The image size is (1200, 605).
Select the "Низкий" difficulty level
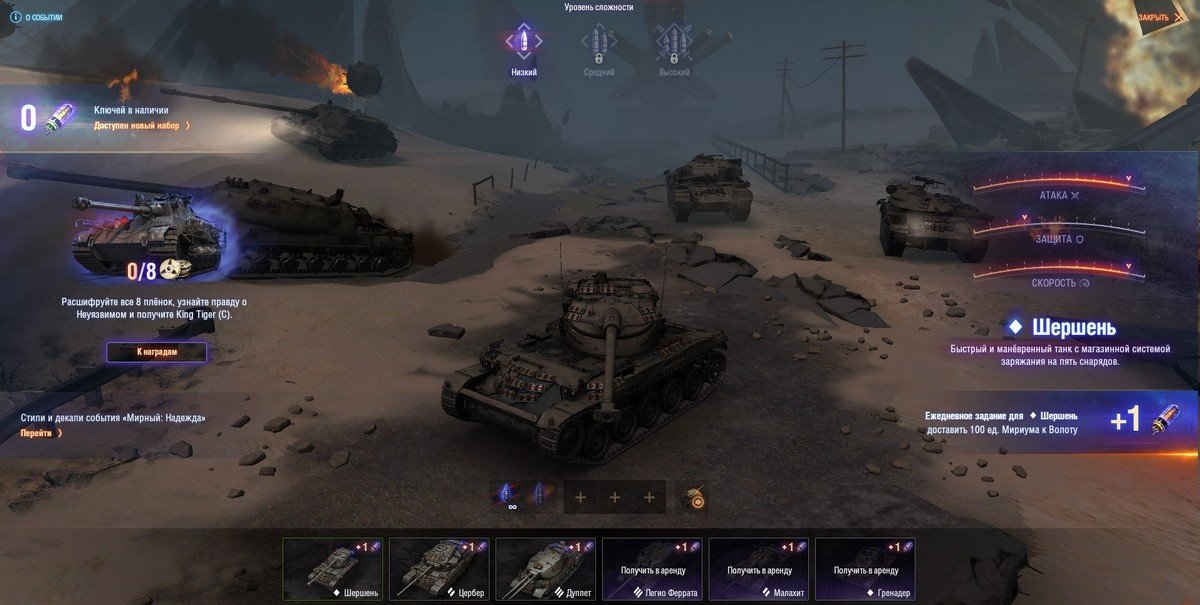point(523,48)
